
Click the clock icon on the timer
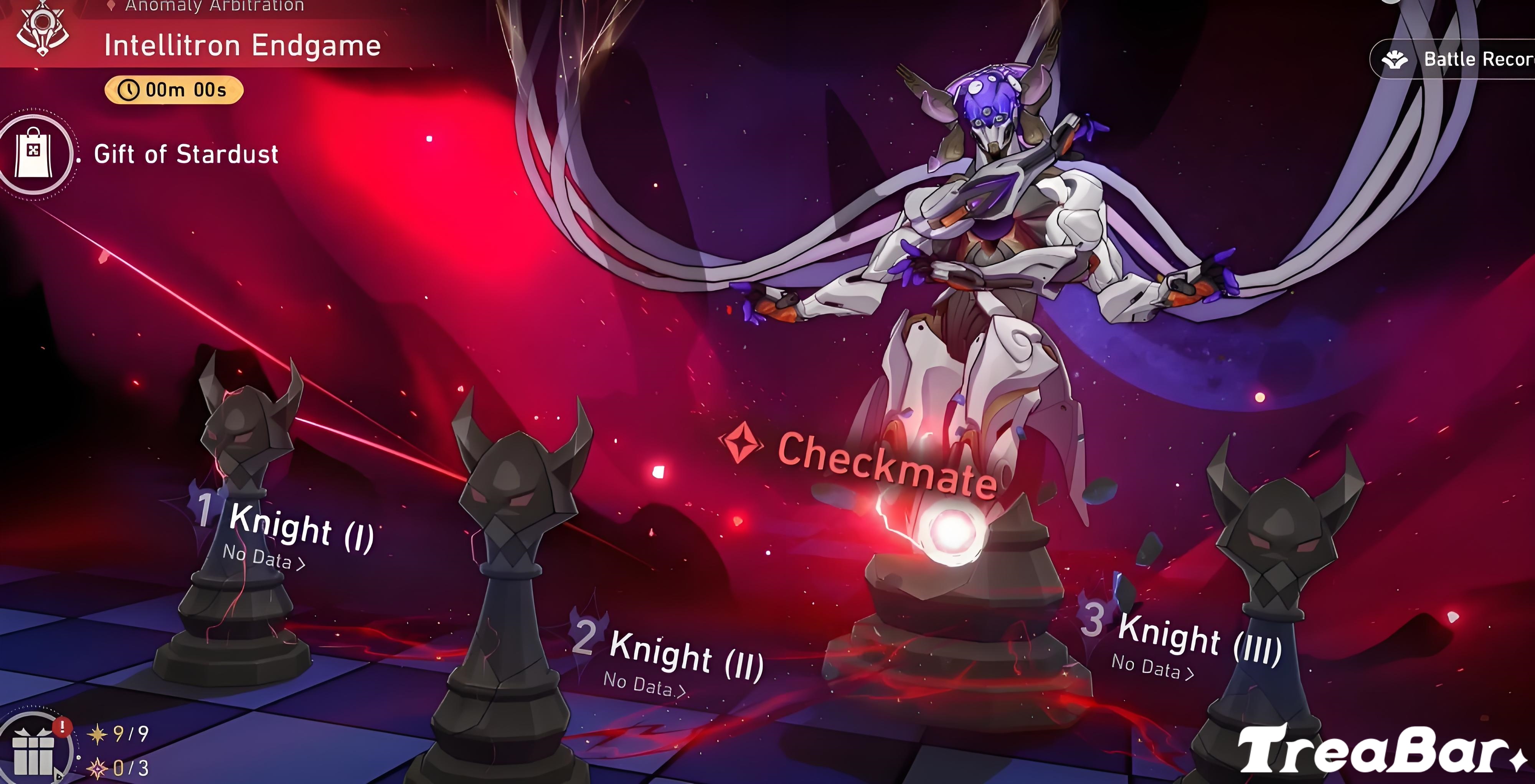click(x=129, y=89)
